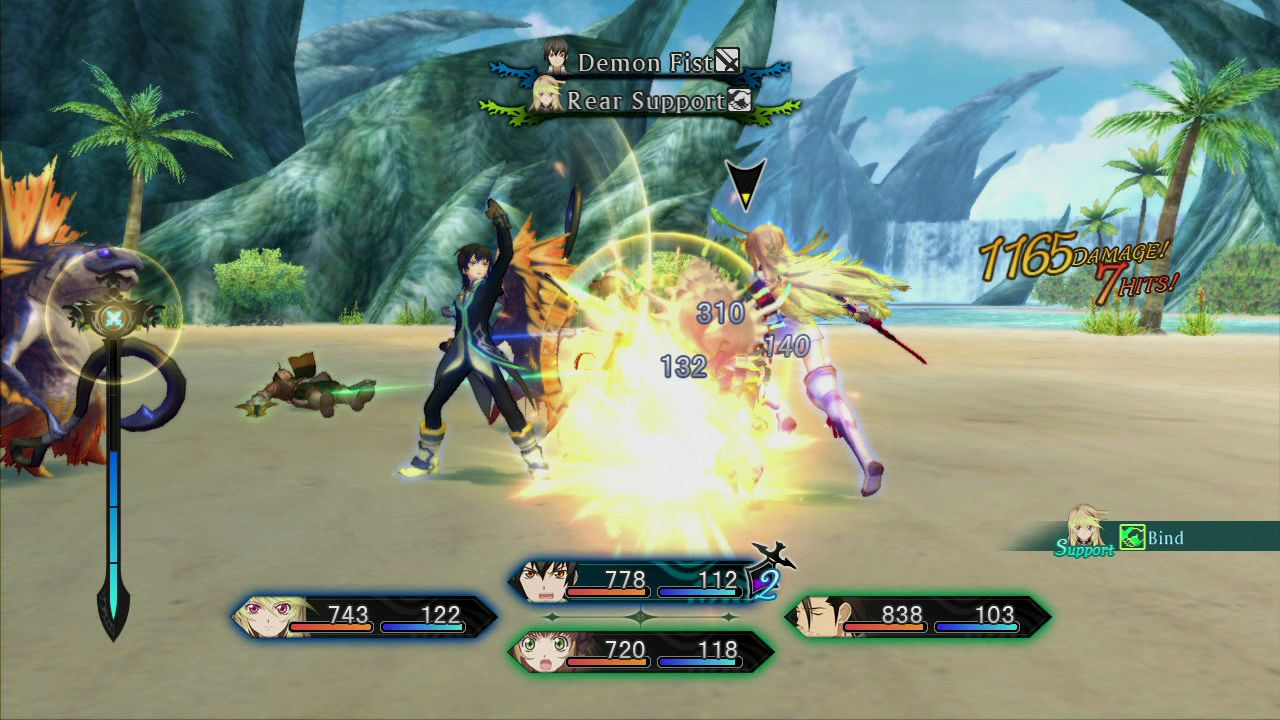Click the Support label near the Bind indicator
The width and height of the screenshot is (1280, 720).
[1085, 548]
